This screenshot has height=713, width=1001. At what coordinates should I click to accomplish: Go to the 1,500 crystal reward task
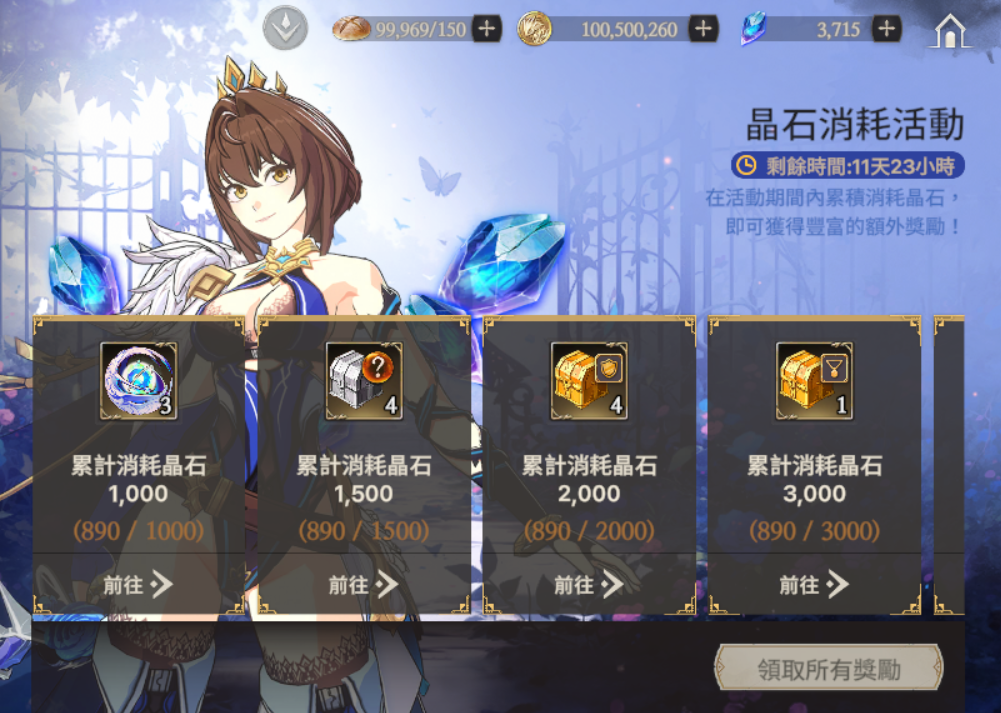coord(363,585)
